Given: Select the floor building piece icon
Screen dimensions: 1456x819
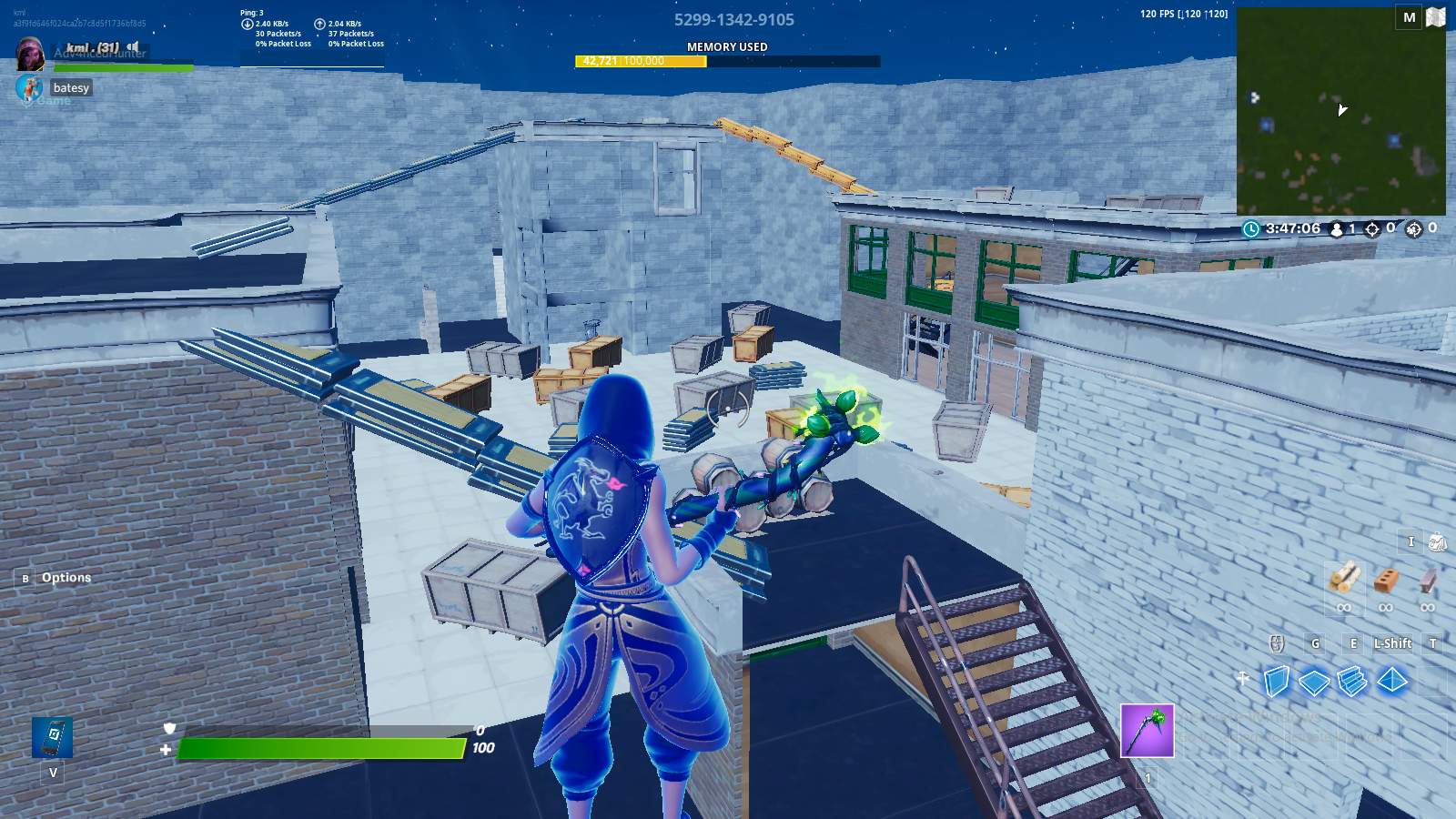Looking at the screenshot, I should click(1314, 679).
